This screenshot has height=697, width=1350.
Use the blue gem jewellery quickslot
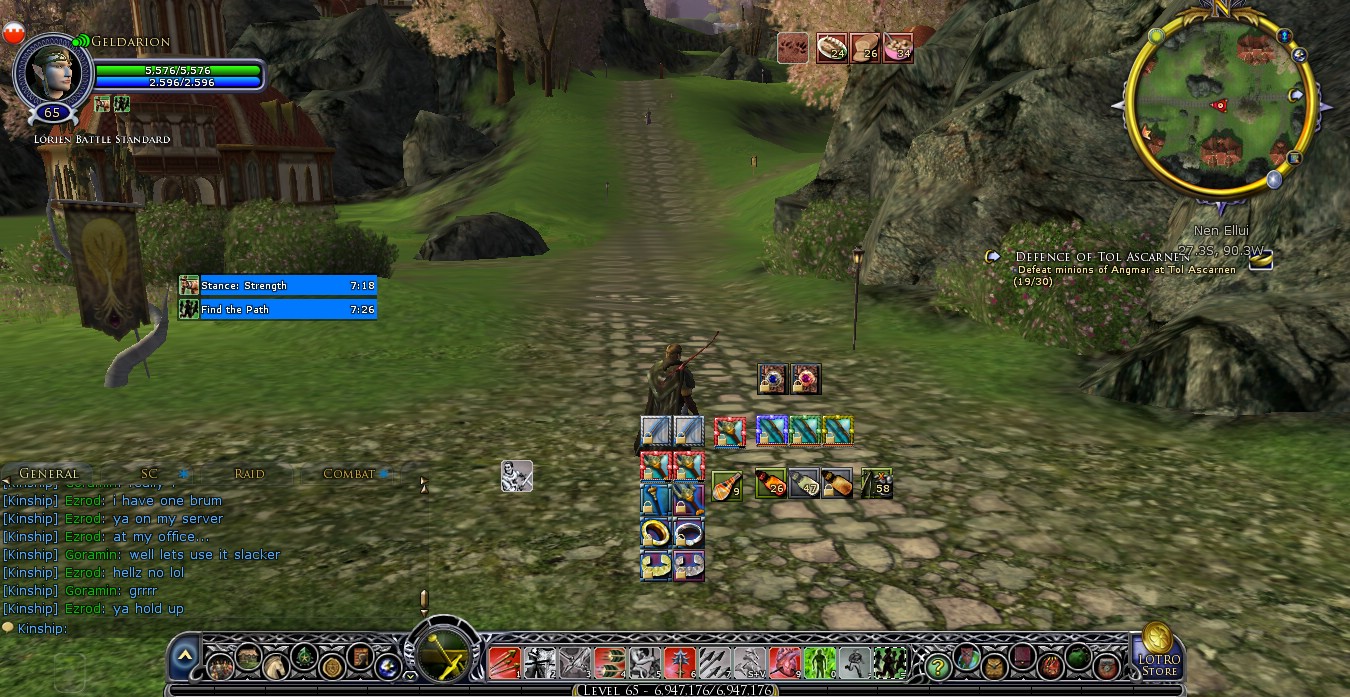[x=772, y=379]
